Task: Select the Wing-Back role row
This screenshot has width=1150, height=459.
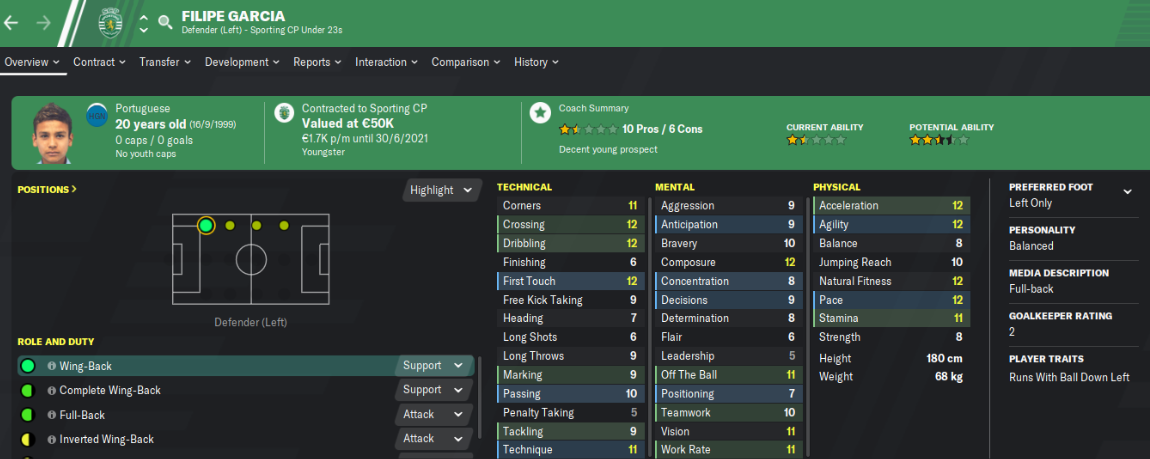Action: click(x=200, y=366)
